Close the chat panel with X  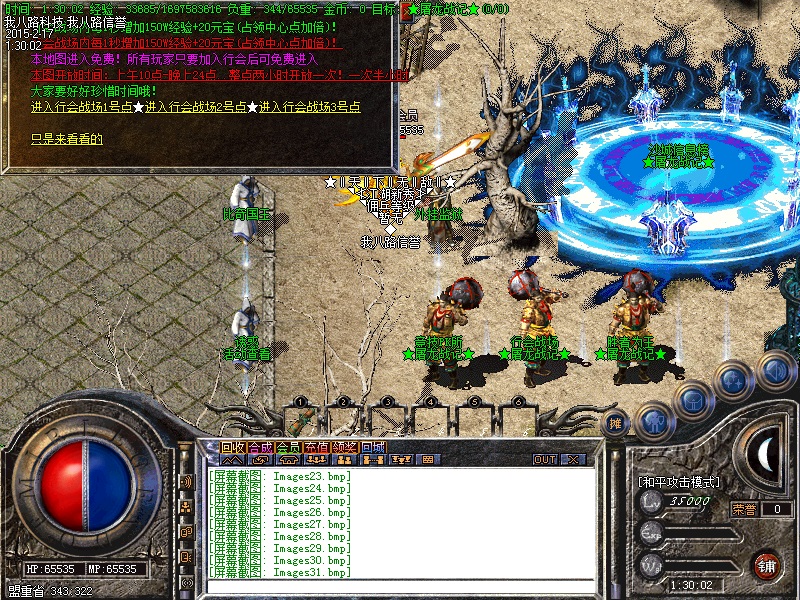573,460
